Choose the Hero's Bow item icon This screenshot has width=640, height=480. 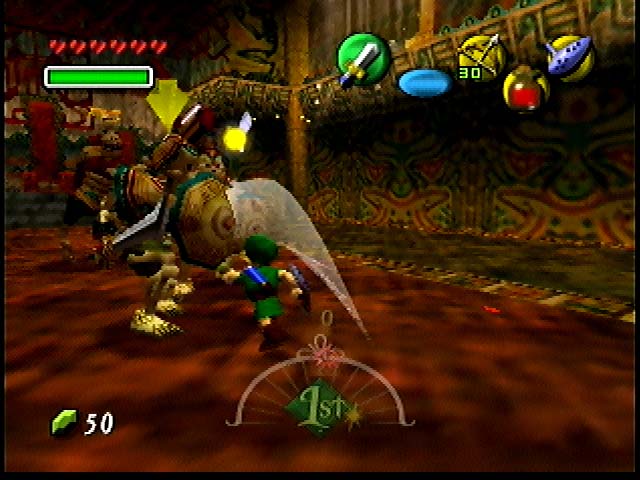tap(479, 55)
